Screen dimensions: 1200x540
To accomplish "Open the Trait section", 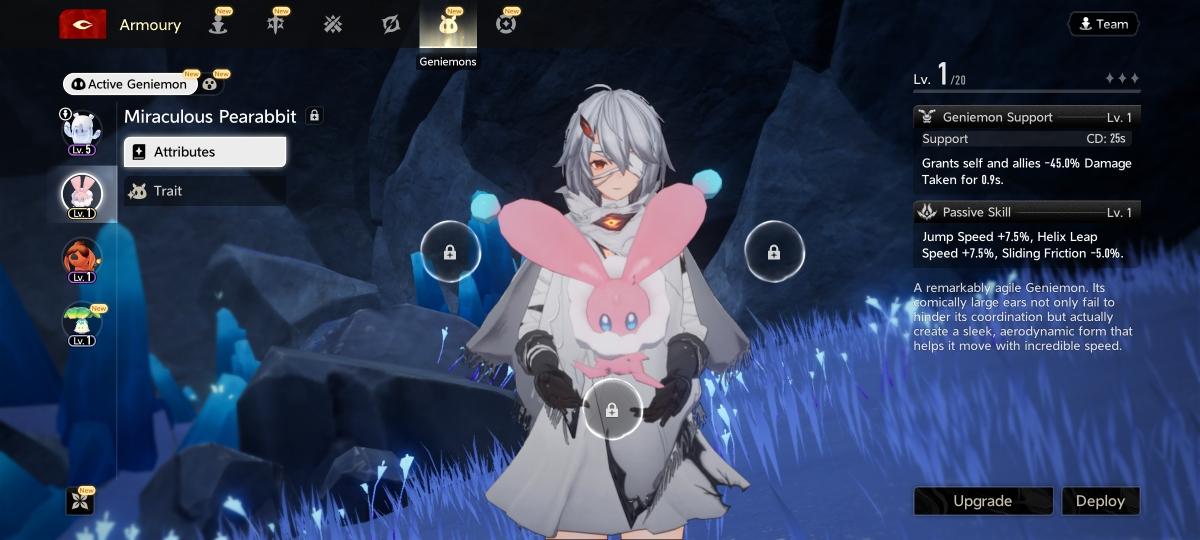I will [205, 191].
